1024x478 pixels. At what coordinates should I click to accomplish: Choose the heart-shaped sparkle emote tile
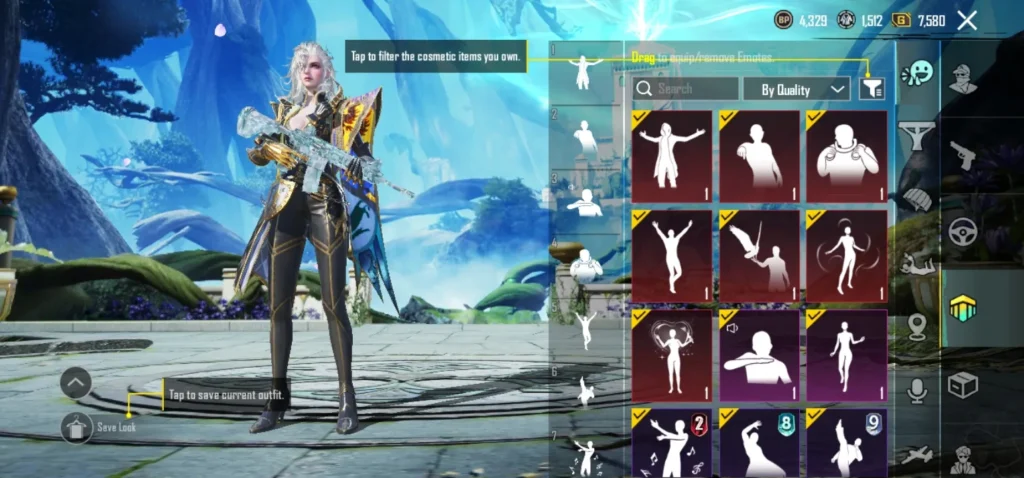671,353
